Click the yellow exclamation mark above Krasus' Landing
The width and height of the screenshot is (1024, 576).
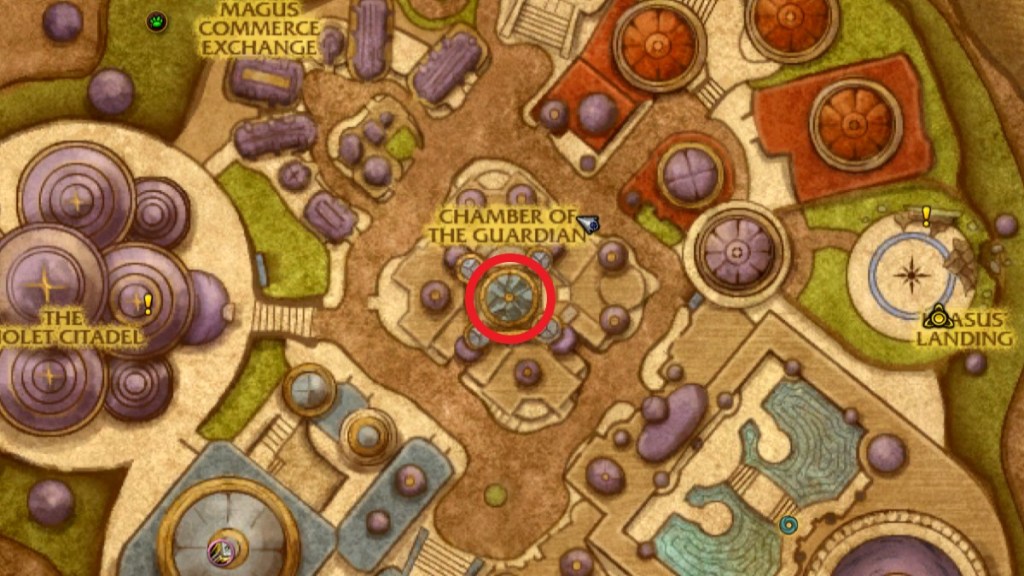[x=926, y=214]
